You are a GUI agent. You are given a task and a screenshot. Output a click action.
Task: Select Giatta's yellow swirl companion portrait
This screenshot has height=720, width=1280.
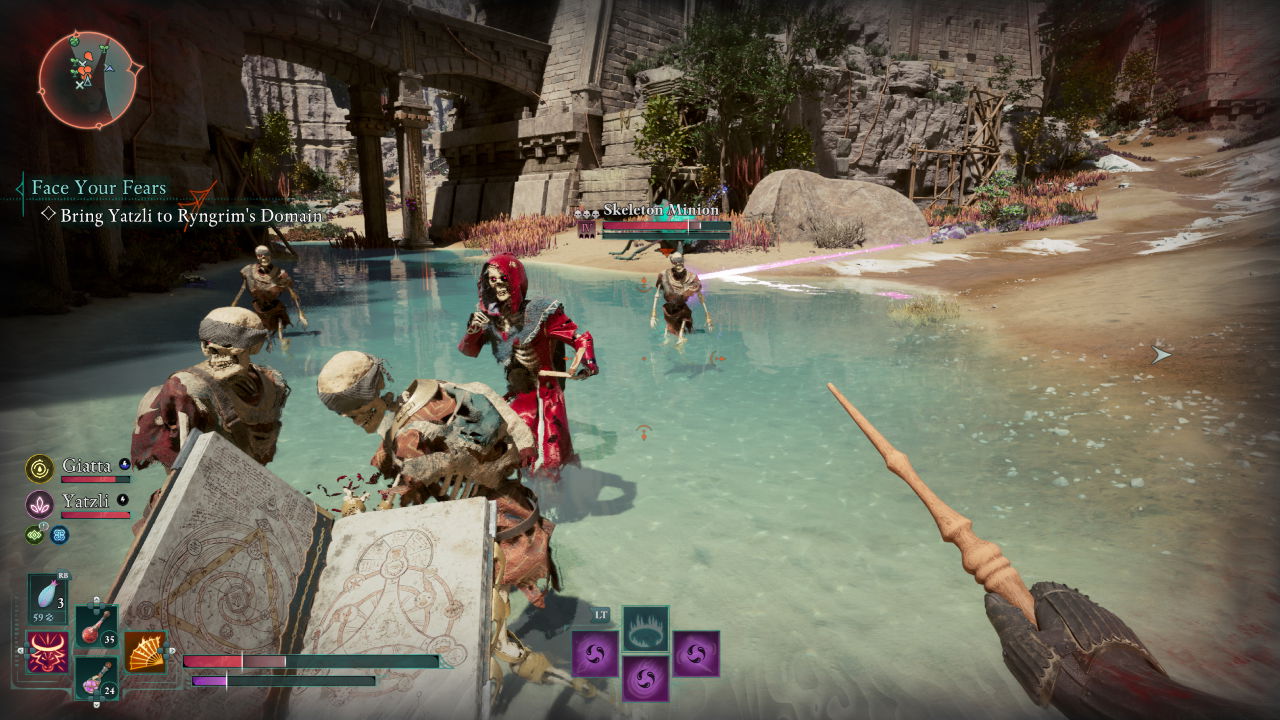pos(40,468)
